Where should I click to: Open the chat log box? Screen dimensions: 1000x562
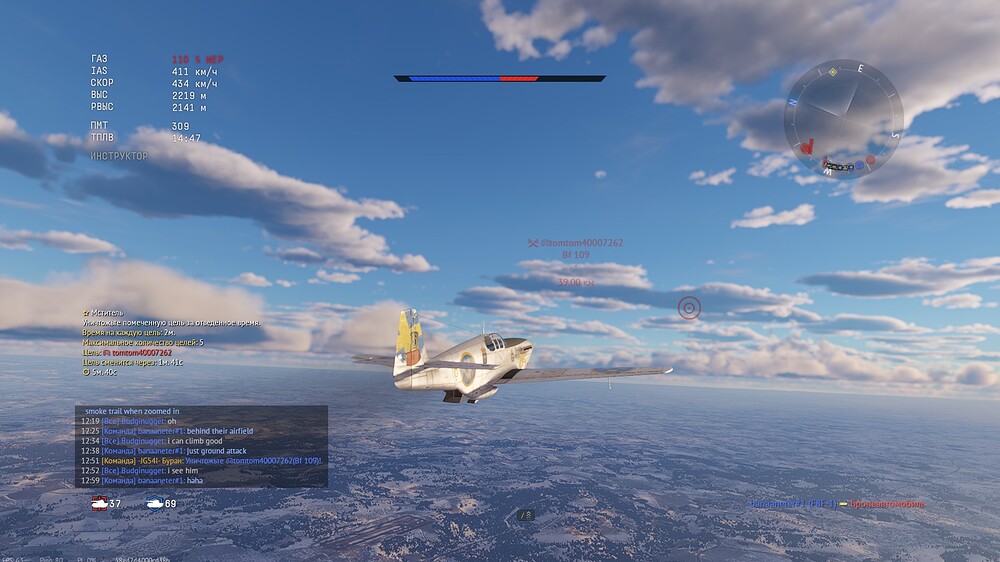pos(201,446)
